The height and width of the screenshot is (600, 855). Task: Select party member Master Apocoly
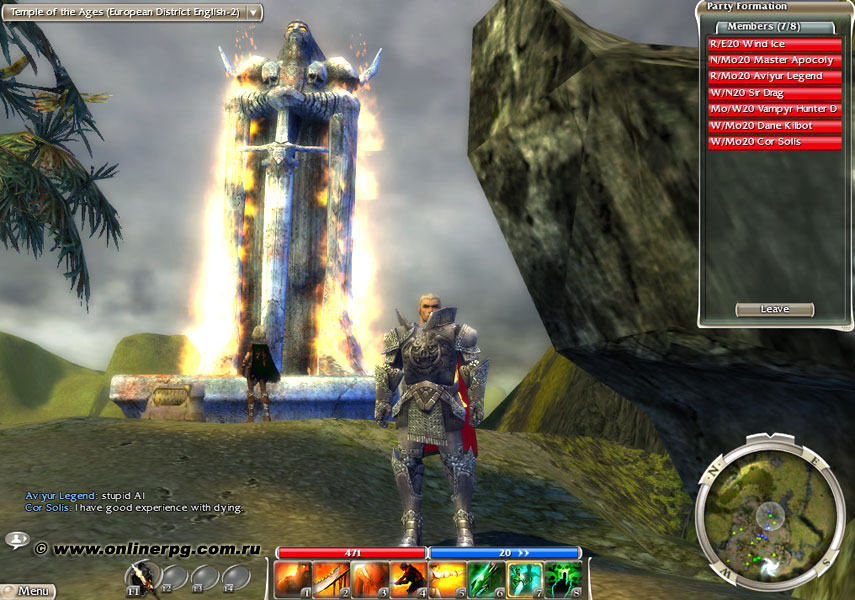773,60
